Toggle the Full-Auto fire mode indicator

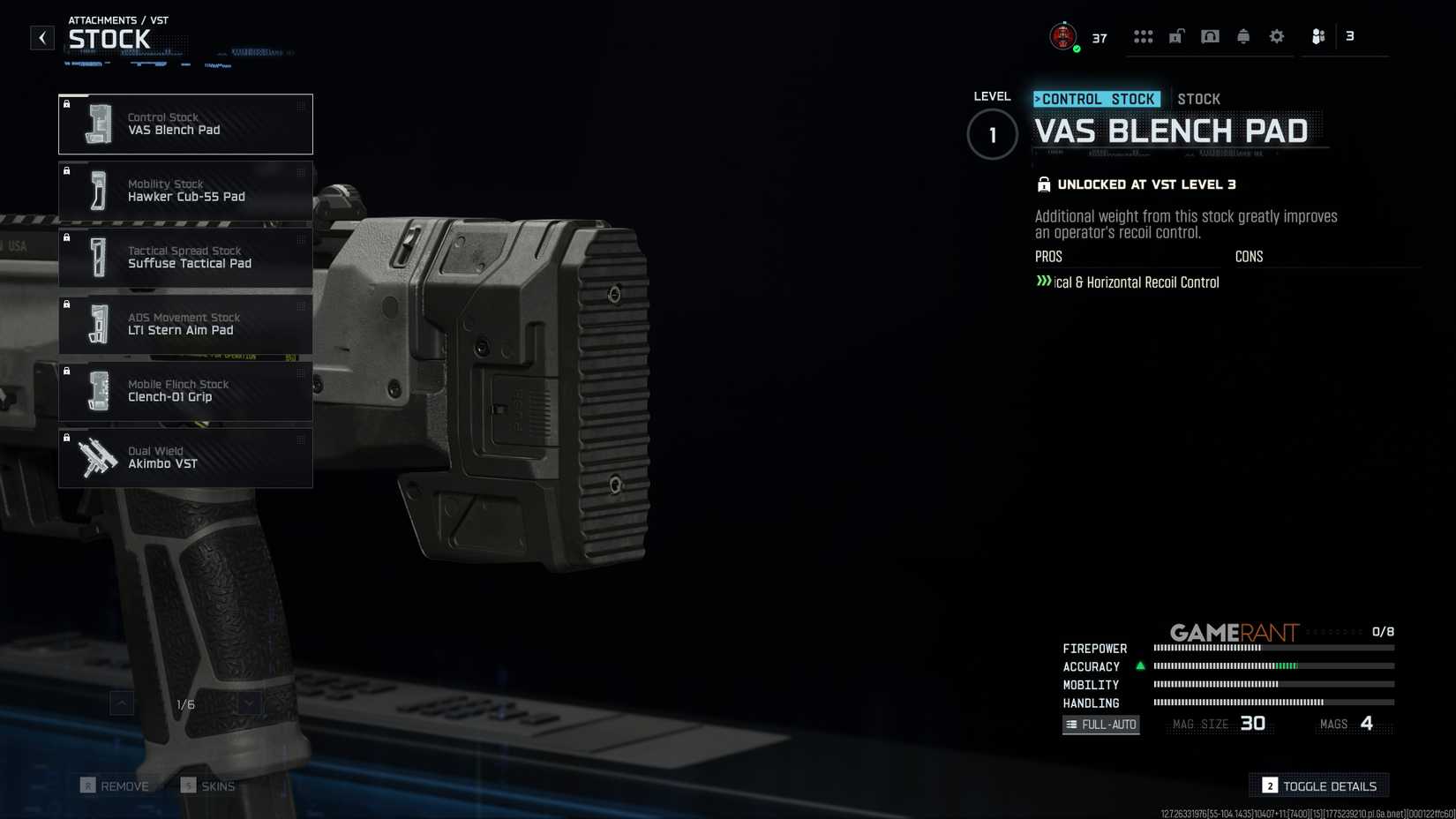point(1100,724)
